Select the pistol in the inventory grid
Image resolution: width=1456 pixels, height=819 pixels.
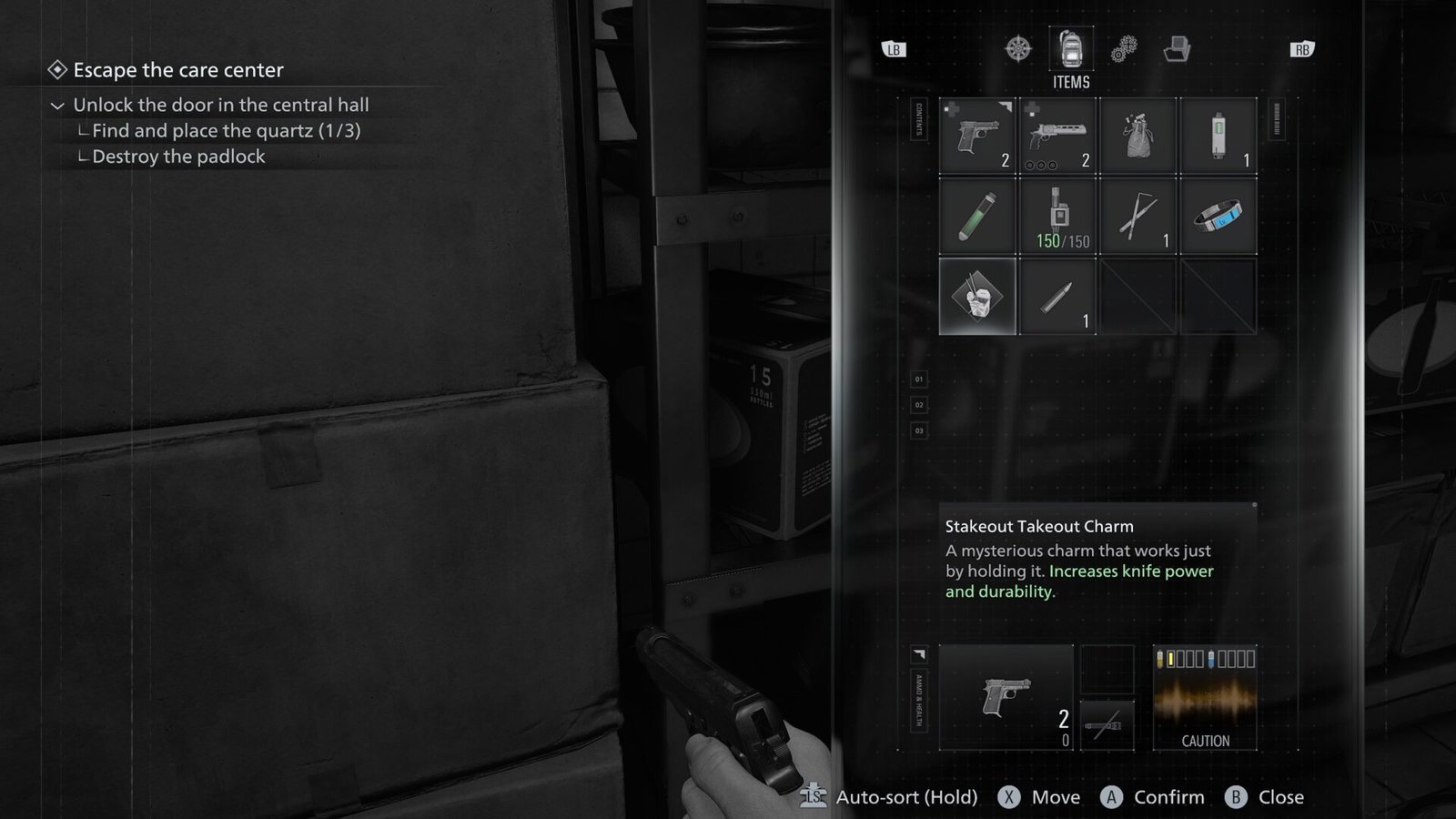coord(977,136)
